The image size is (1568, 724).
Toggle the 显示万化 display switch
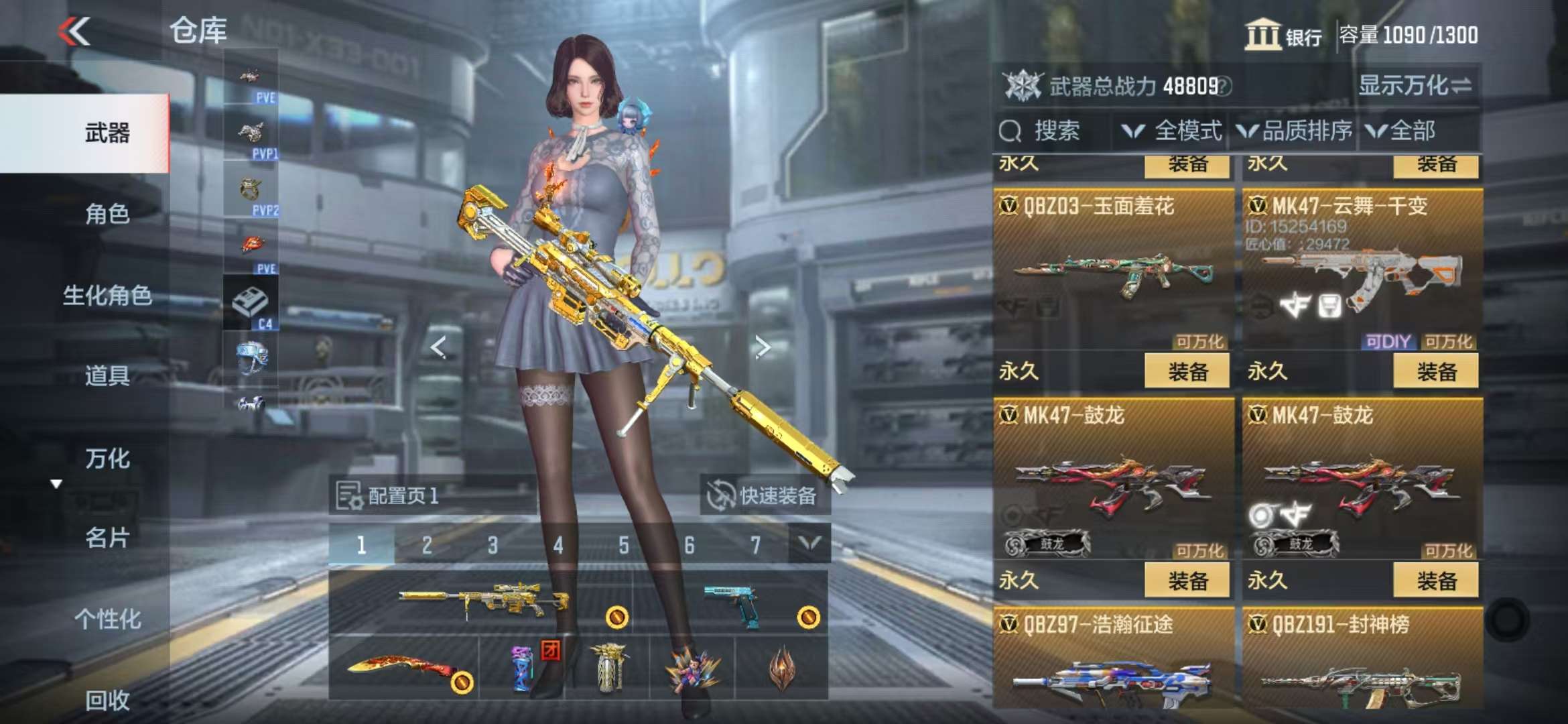click(1415, 85)
